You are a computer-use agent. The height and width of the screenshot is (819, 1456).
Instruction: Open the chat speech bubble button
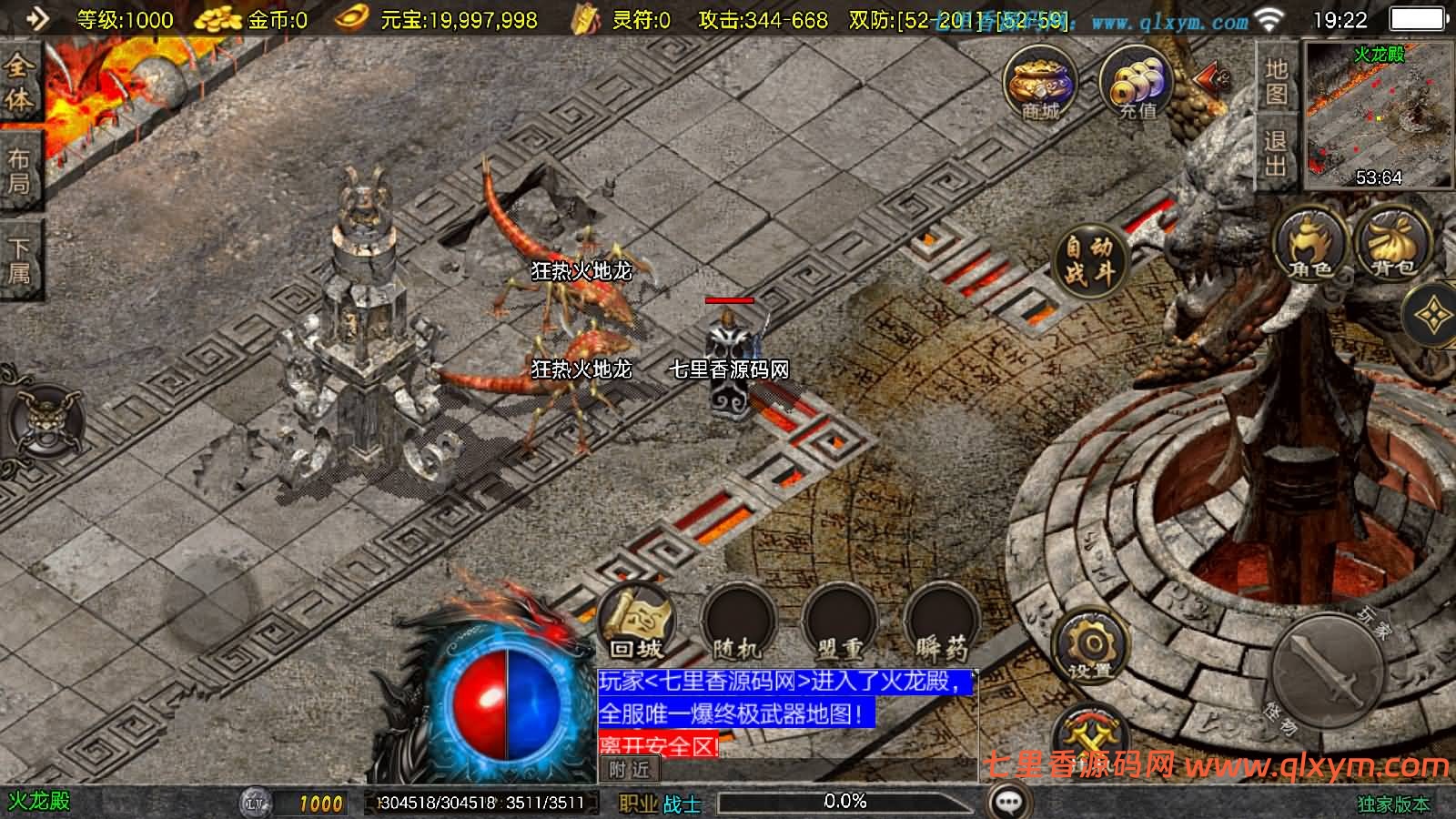(1009, 802)
